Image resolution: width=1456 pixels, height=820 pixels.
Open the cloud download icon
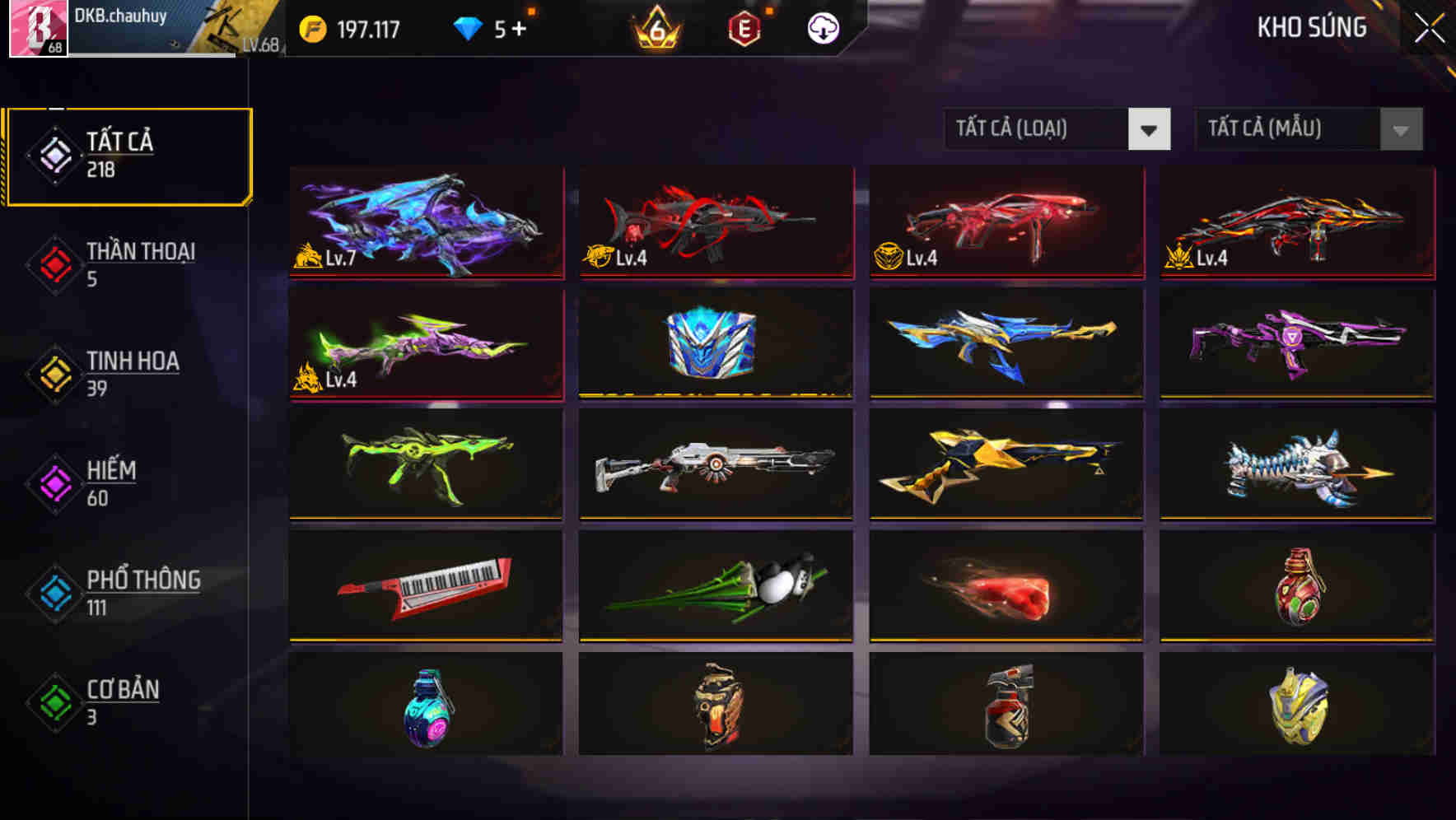click(x=824, y=29)
